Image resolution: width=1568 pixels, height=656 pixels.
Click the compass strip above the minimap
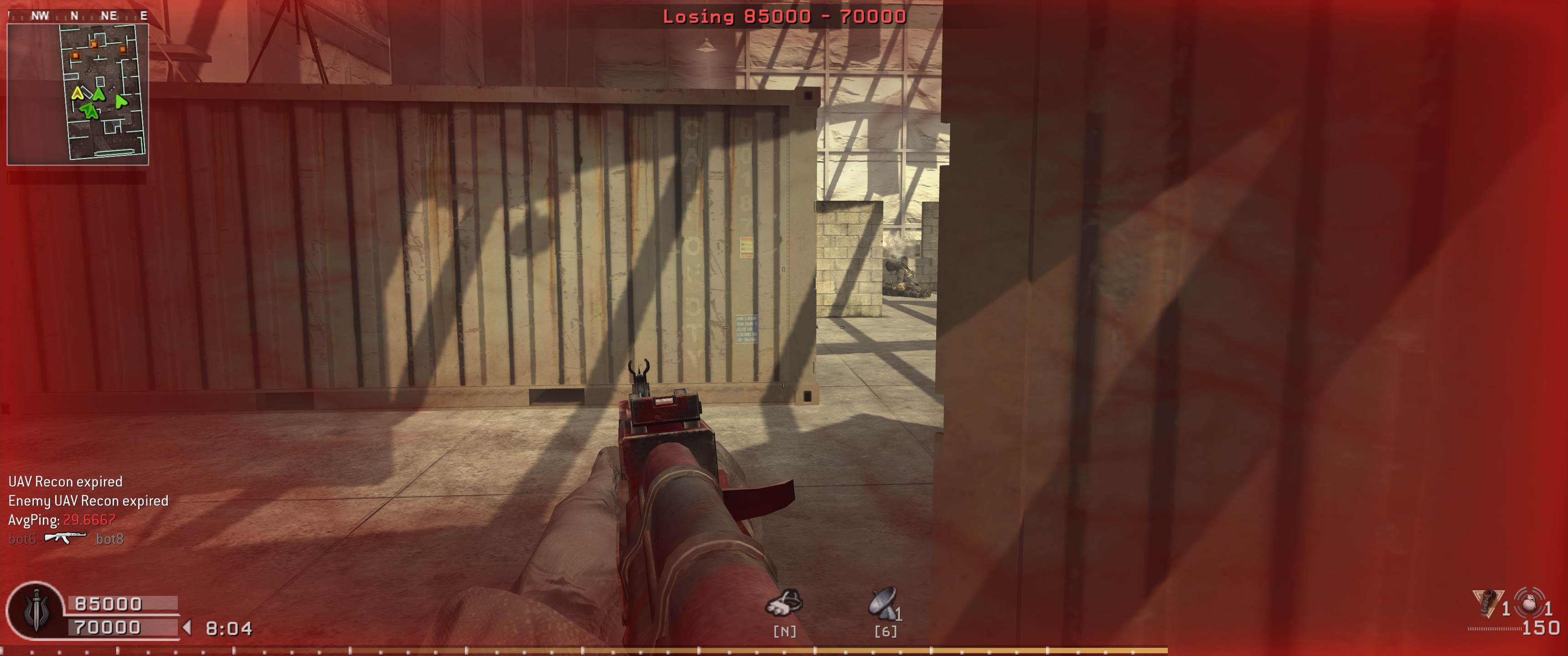click(78, 16)
